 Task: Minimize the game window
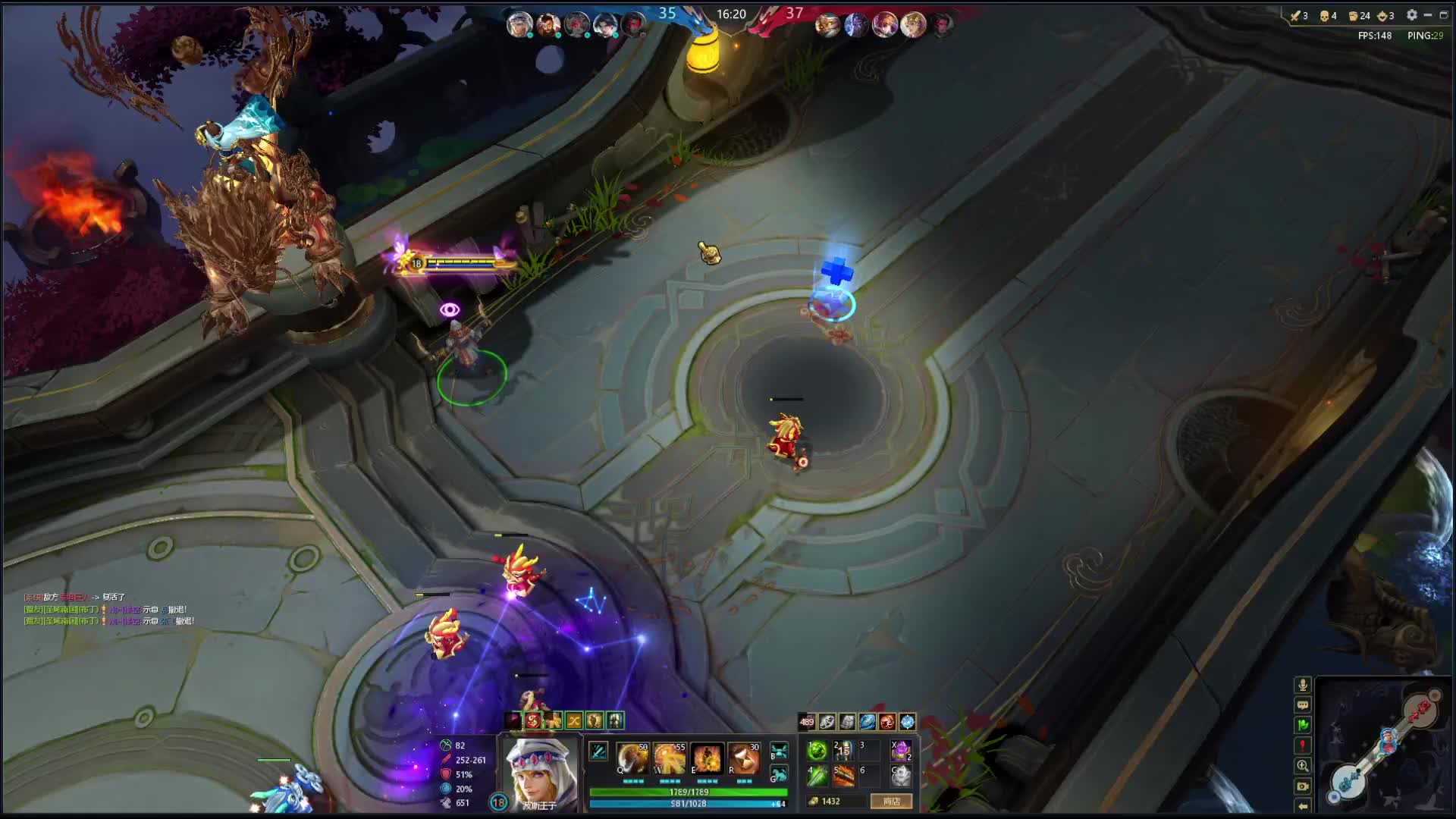coord(1428,15)
